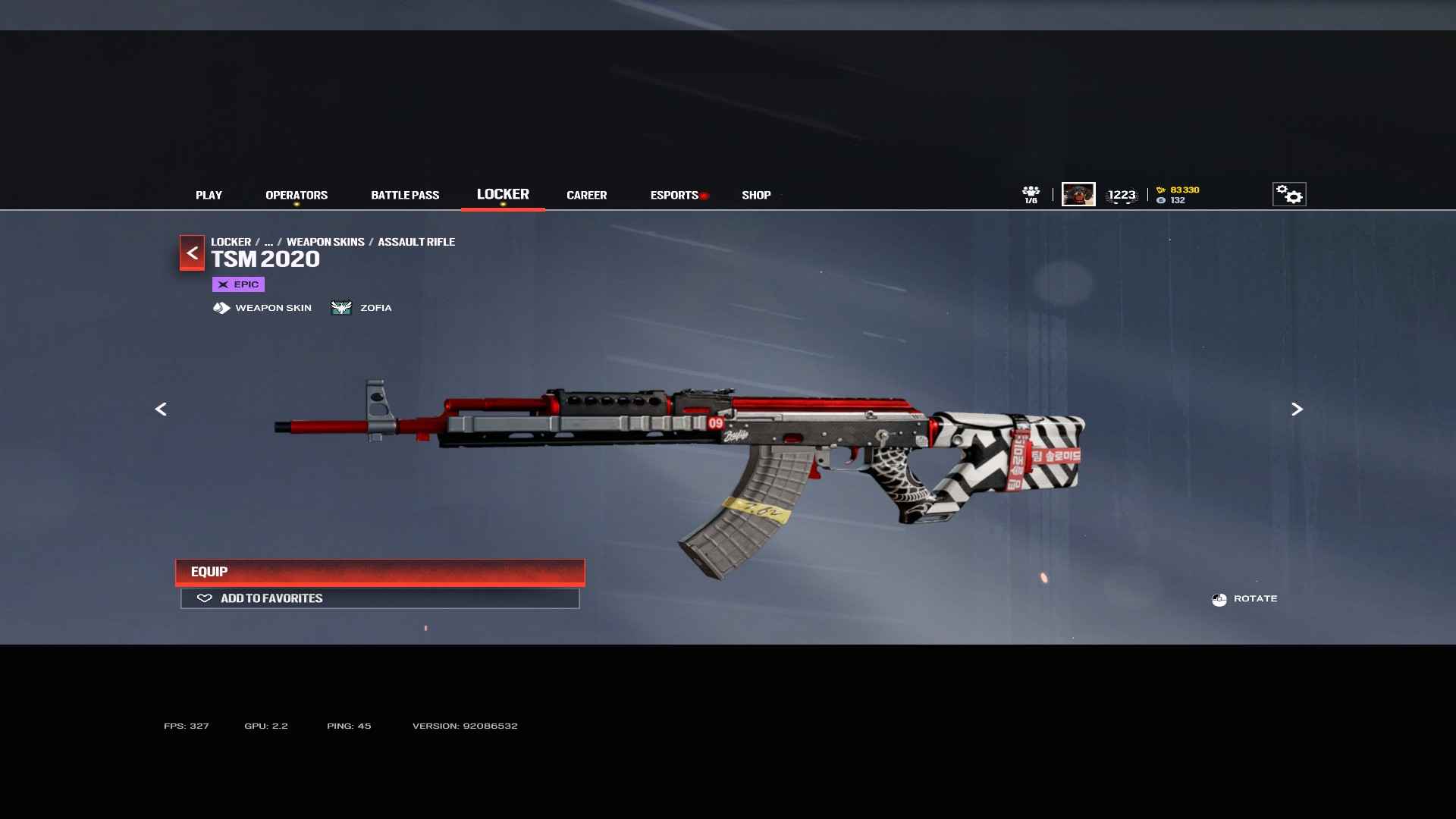The height and width of the screenshot is (819, 1456).
Task: Show the next weapon skin
Action: click(x=1297, y=409)
